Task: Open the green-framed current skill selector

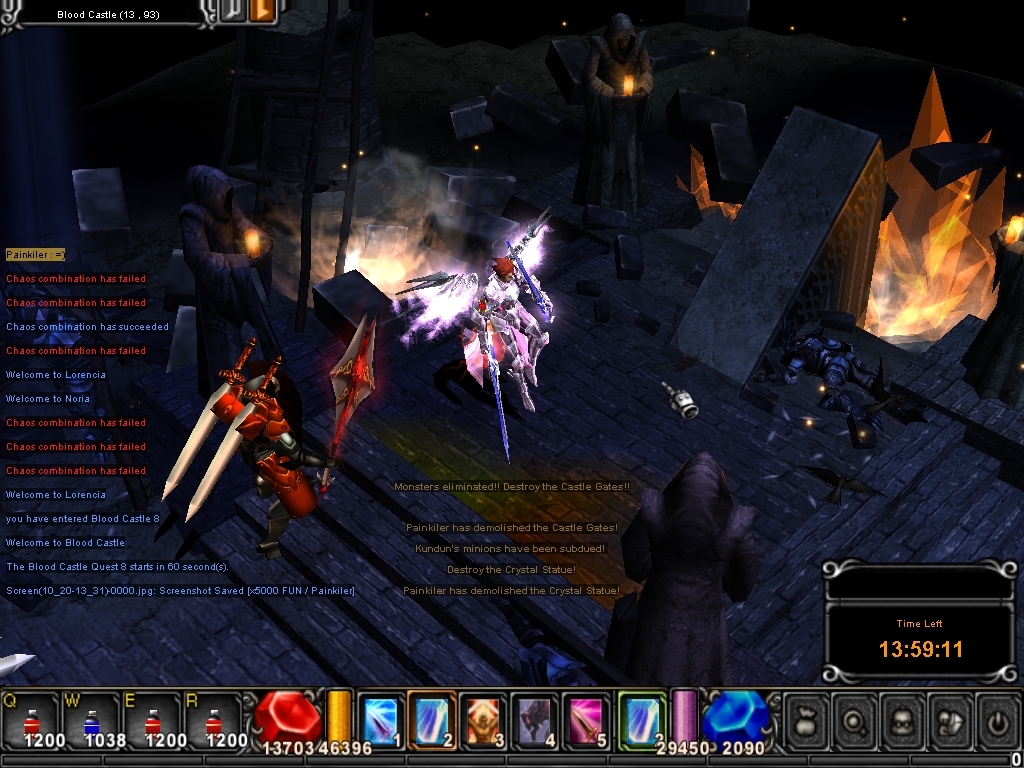Action: [640, 718]
